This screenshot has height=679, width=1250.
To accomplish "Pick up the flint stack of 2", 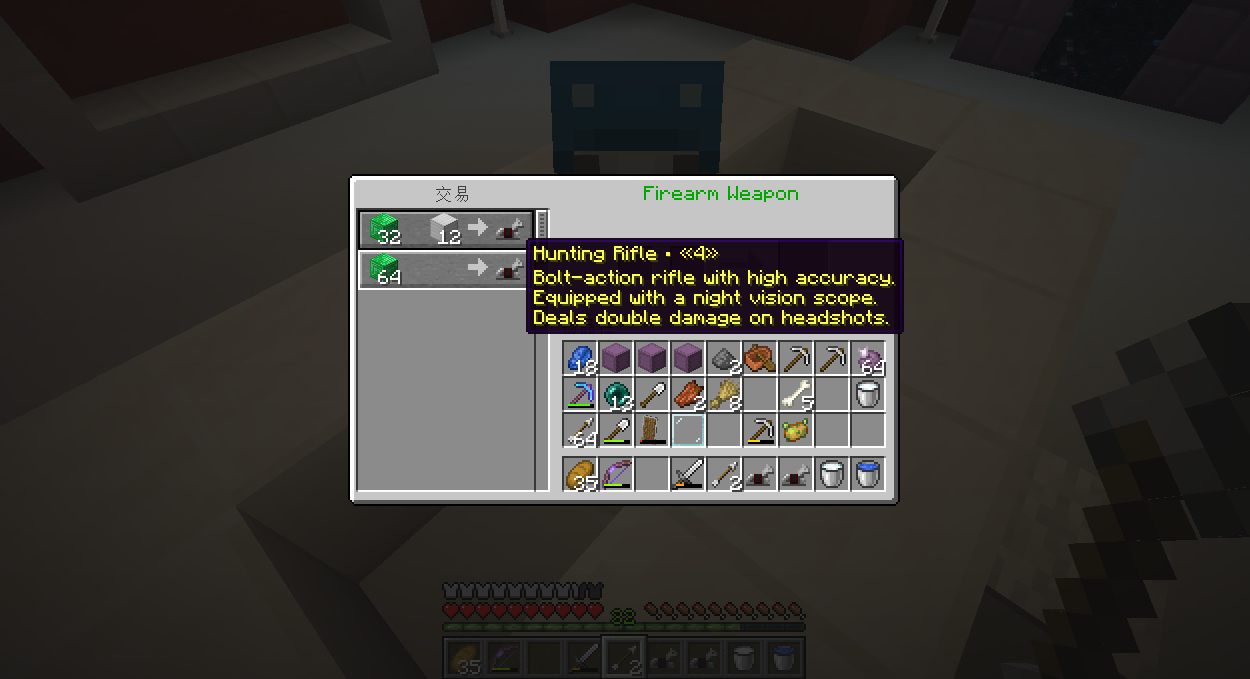I will point(724,358).
